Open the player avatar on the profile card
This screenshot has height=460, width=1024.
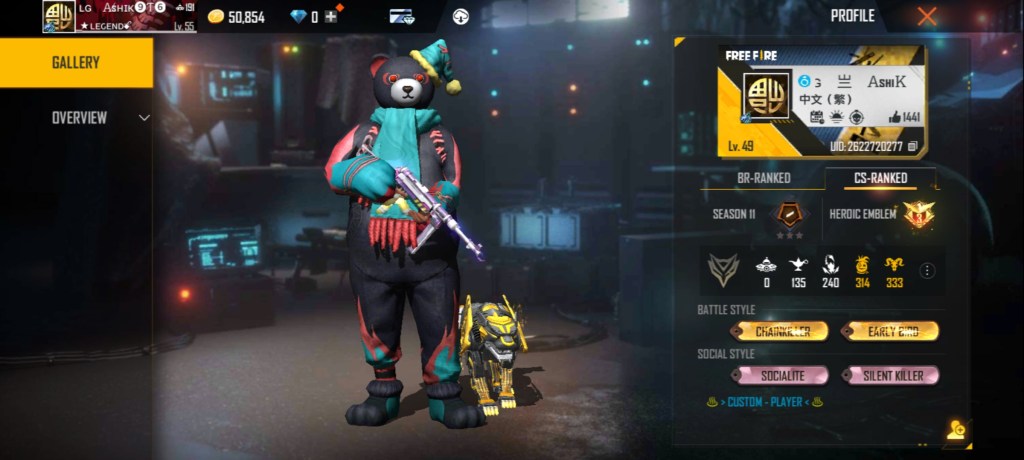(767, 96)
